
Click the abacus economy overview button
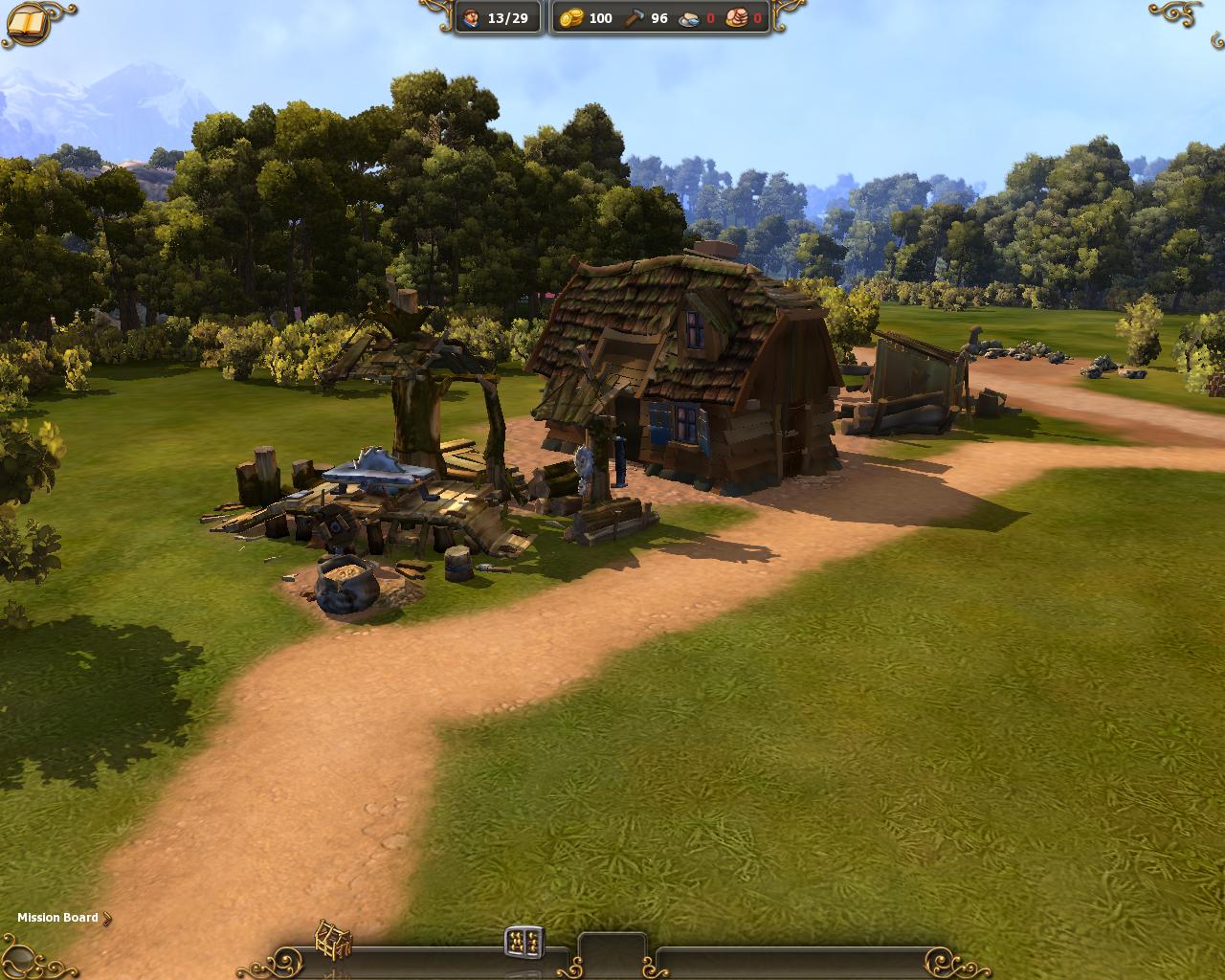(523, 942)
